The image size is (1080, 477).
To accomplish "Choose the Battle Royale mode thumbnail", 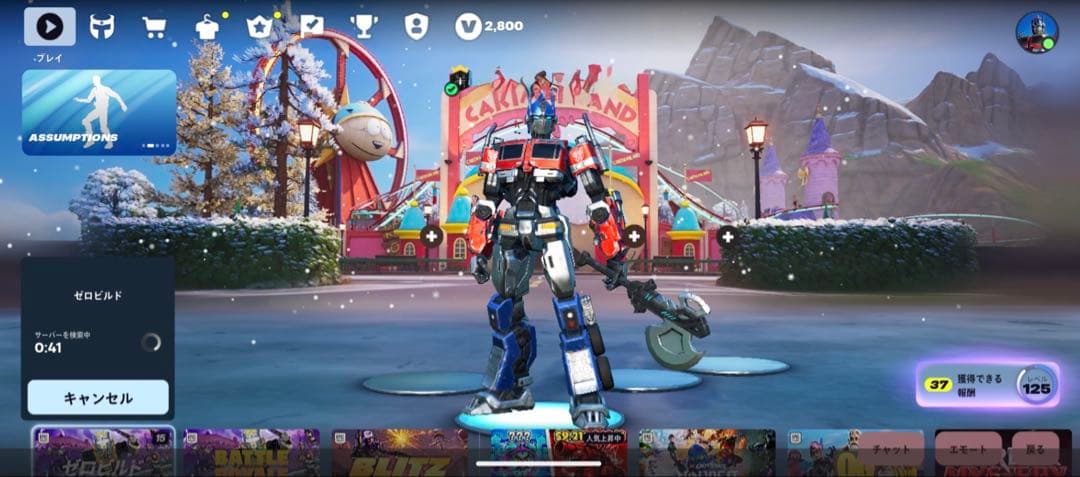I will (251, 452).
